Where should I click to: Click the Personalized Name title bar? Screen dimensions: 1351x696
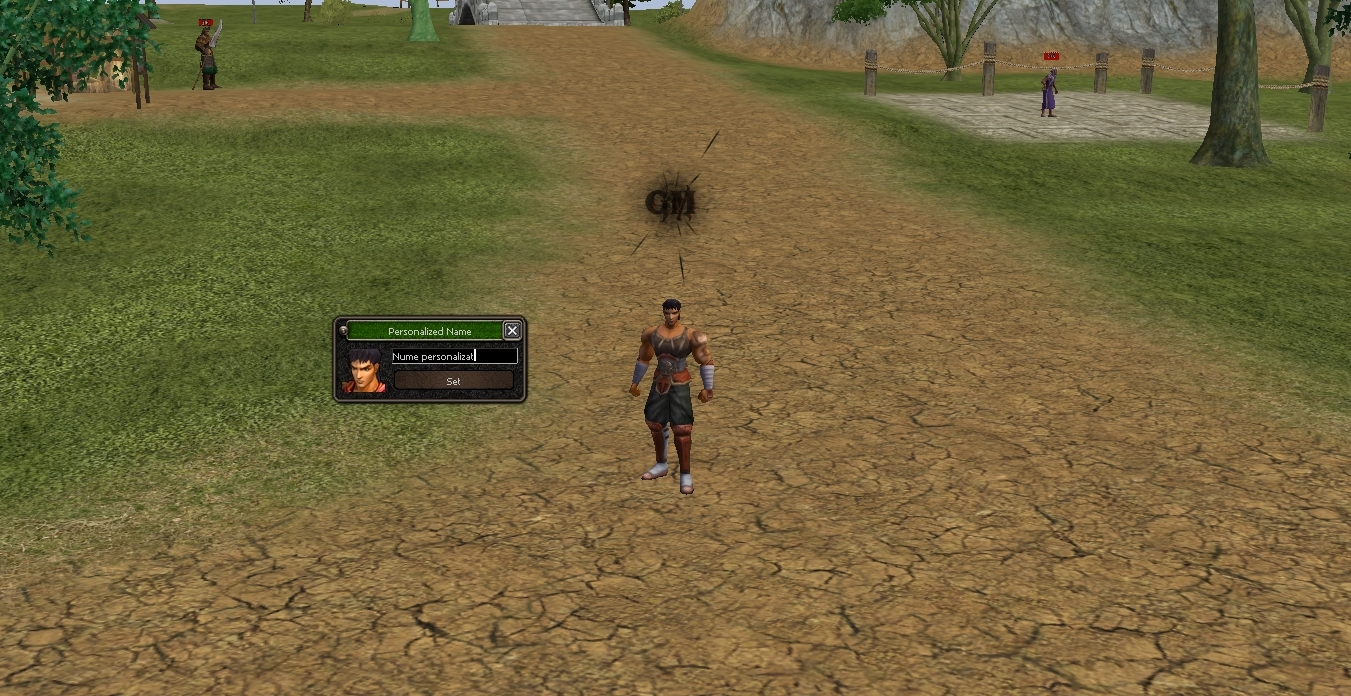click(x=429, y=331)
